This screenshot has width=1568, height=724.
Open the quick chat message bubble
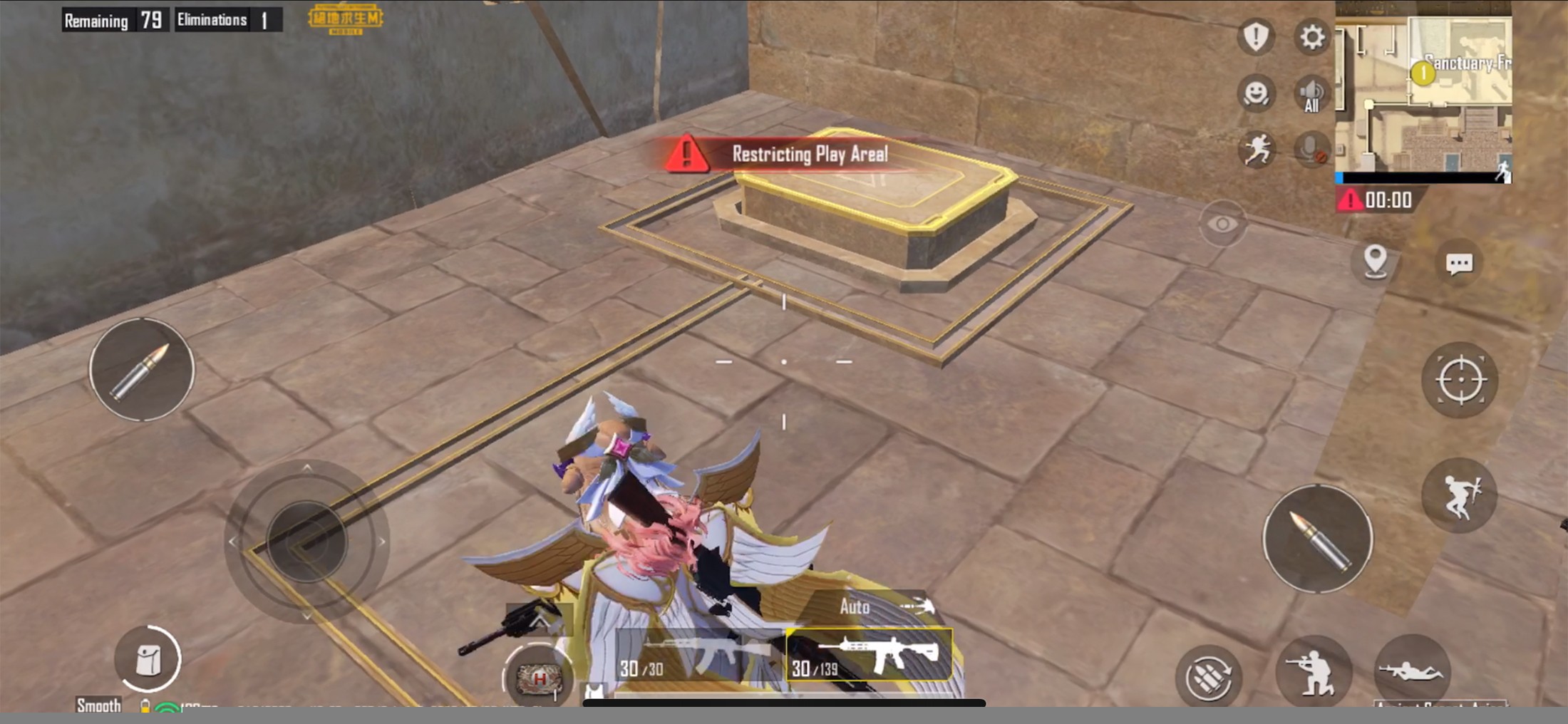tap(1460, 264)
